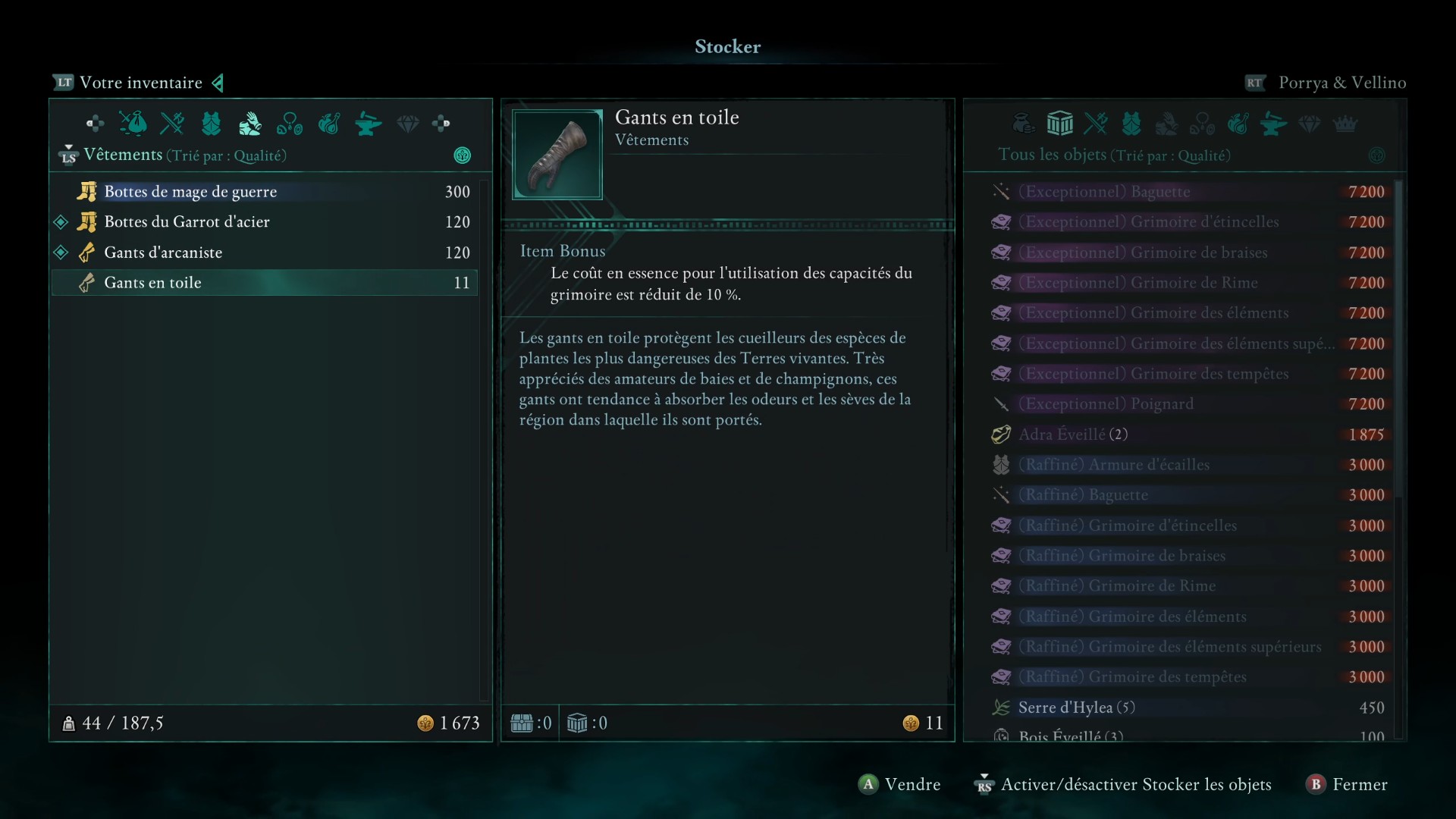The height and width of the screenshot is (819, 1456).
Task: Open the inventory weapons tab with crossed sword and axe
Action: click(x=172, y=123)
